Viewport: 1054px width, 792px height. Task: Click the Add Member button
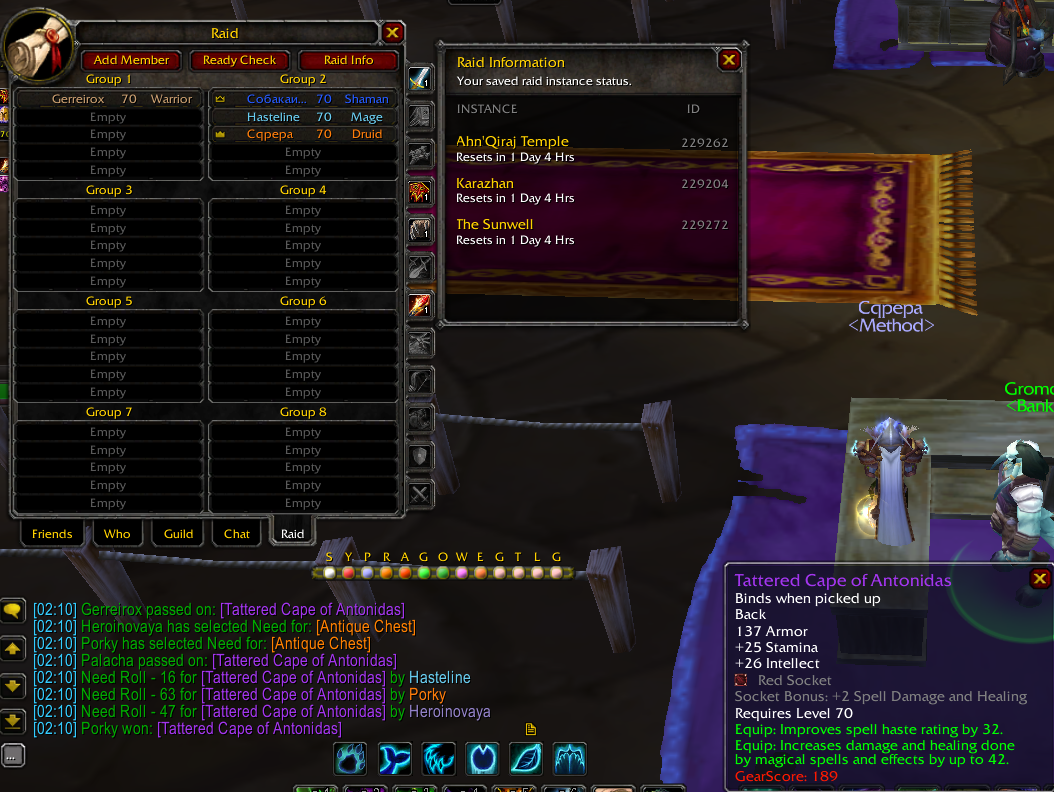point(132,60)
